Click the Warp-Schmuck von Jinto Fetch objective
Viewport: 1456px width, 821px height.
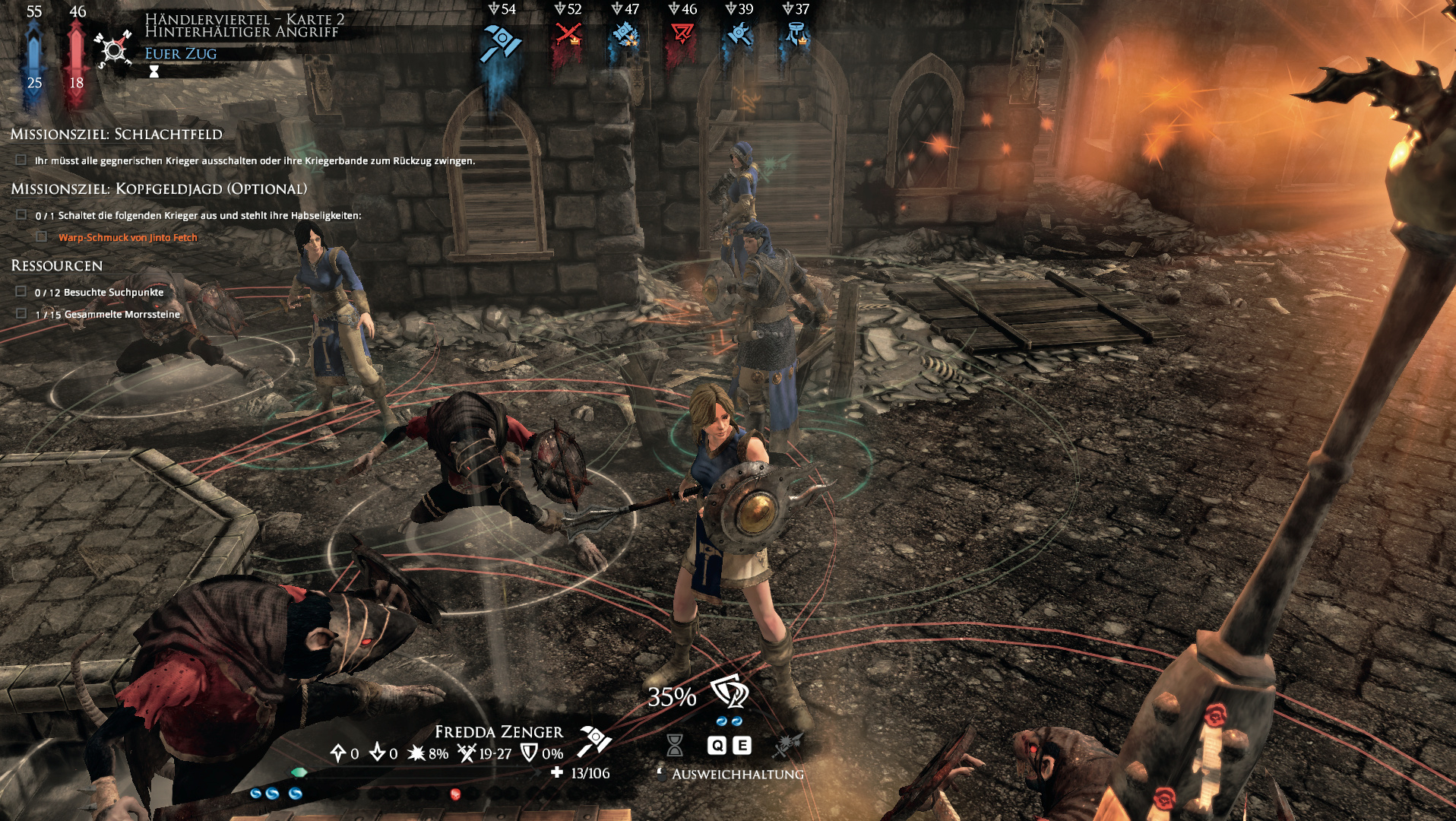pos(128,238)
